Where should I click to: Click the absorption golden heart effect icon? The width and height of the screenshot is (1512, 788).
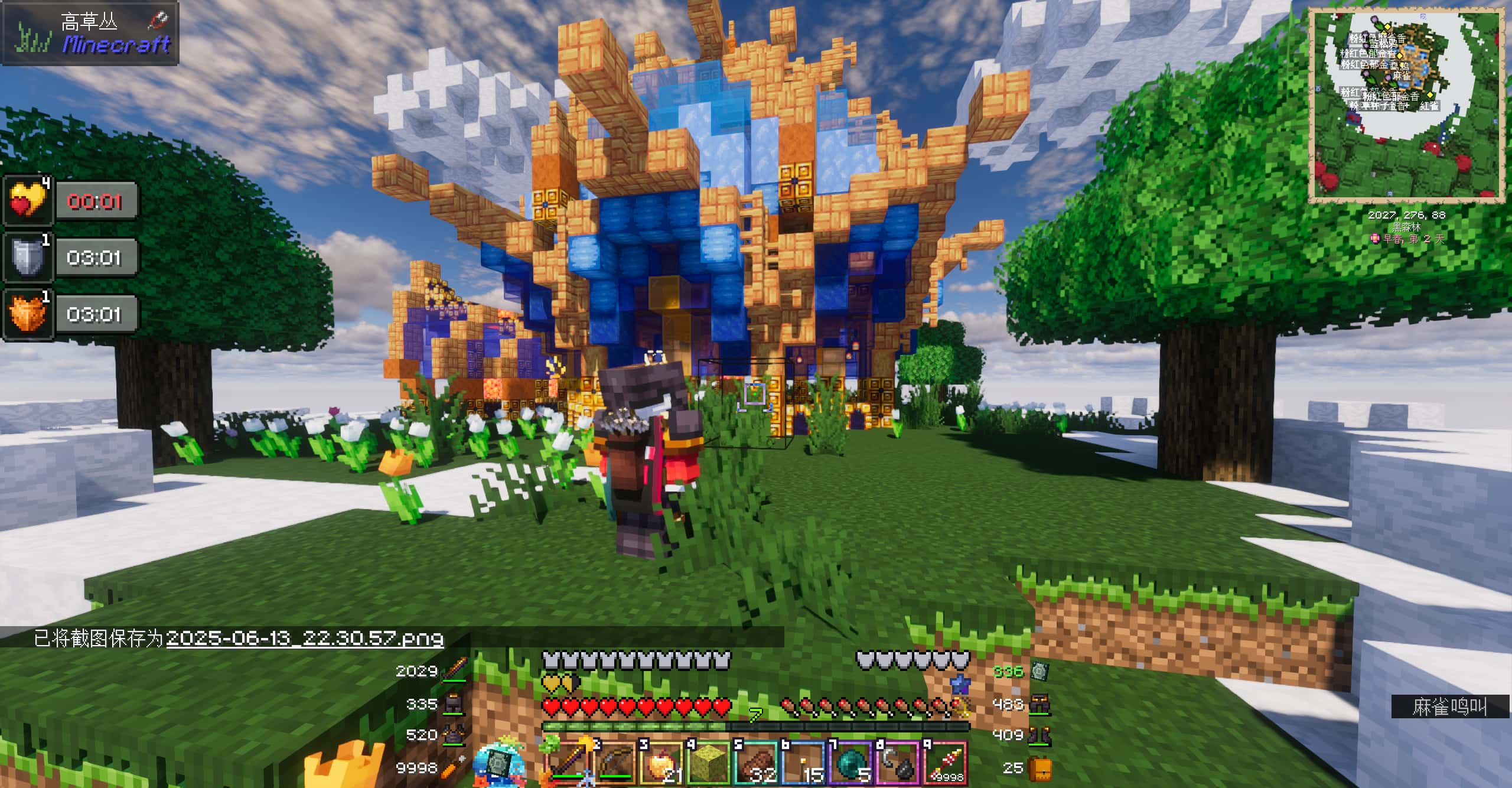click(28, 201)
